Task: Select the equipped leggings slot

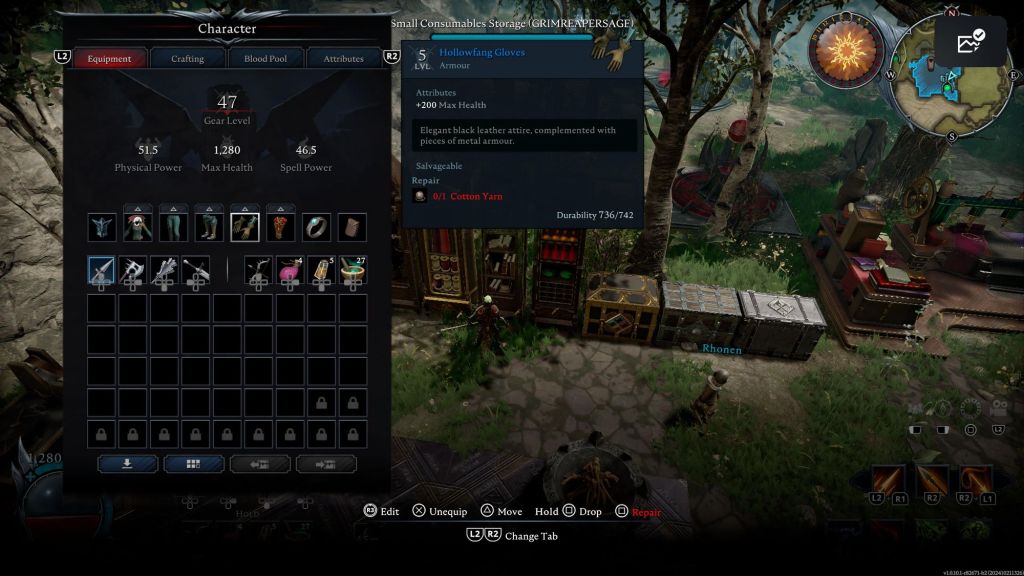Action: click(x=174, y=227)
